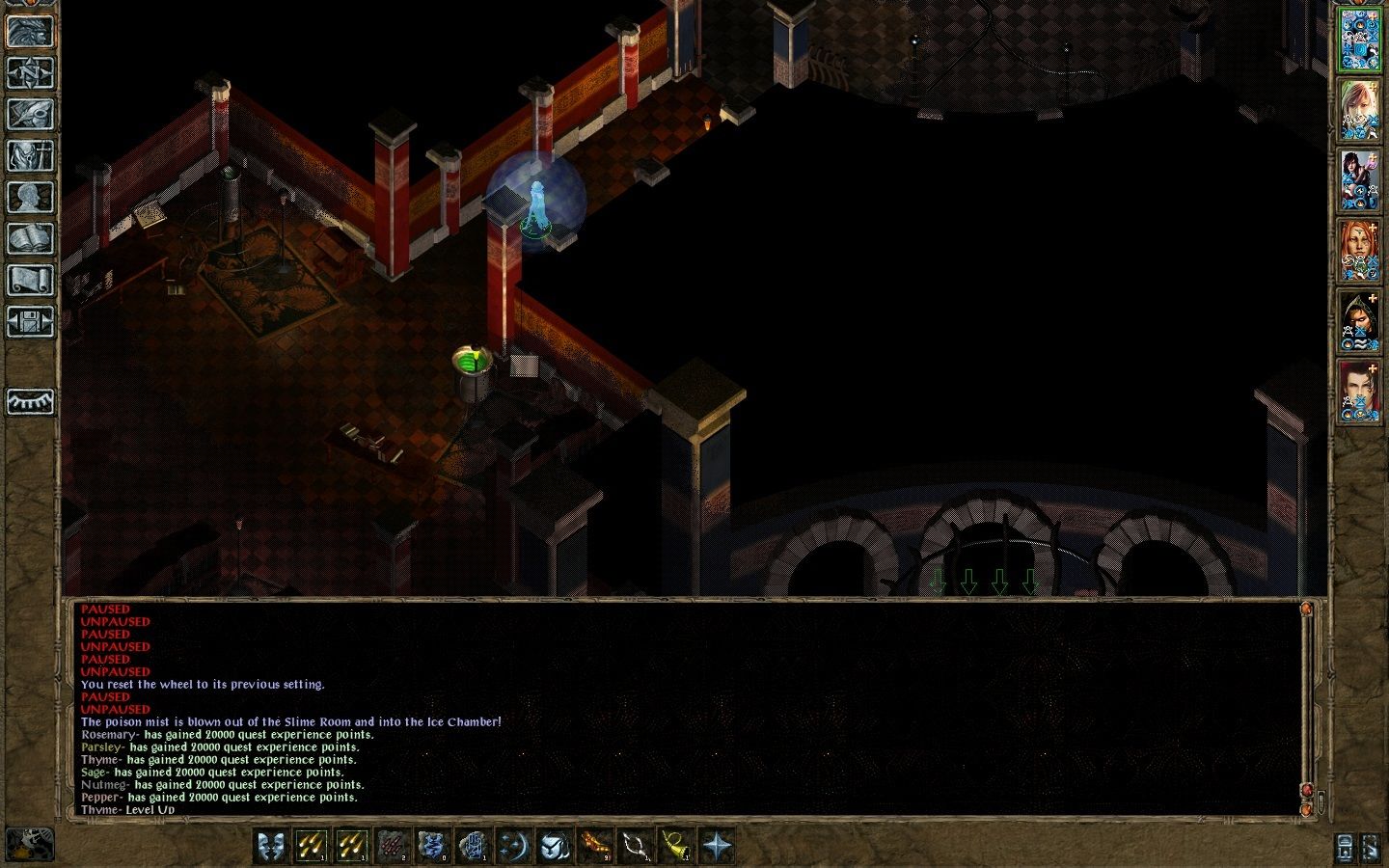
Task: Use the blue hand stone quick slot
Action: point(474,846)
